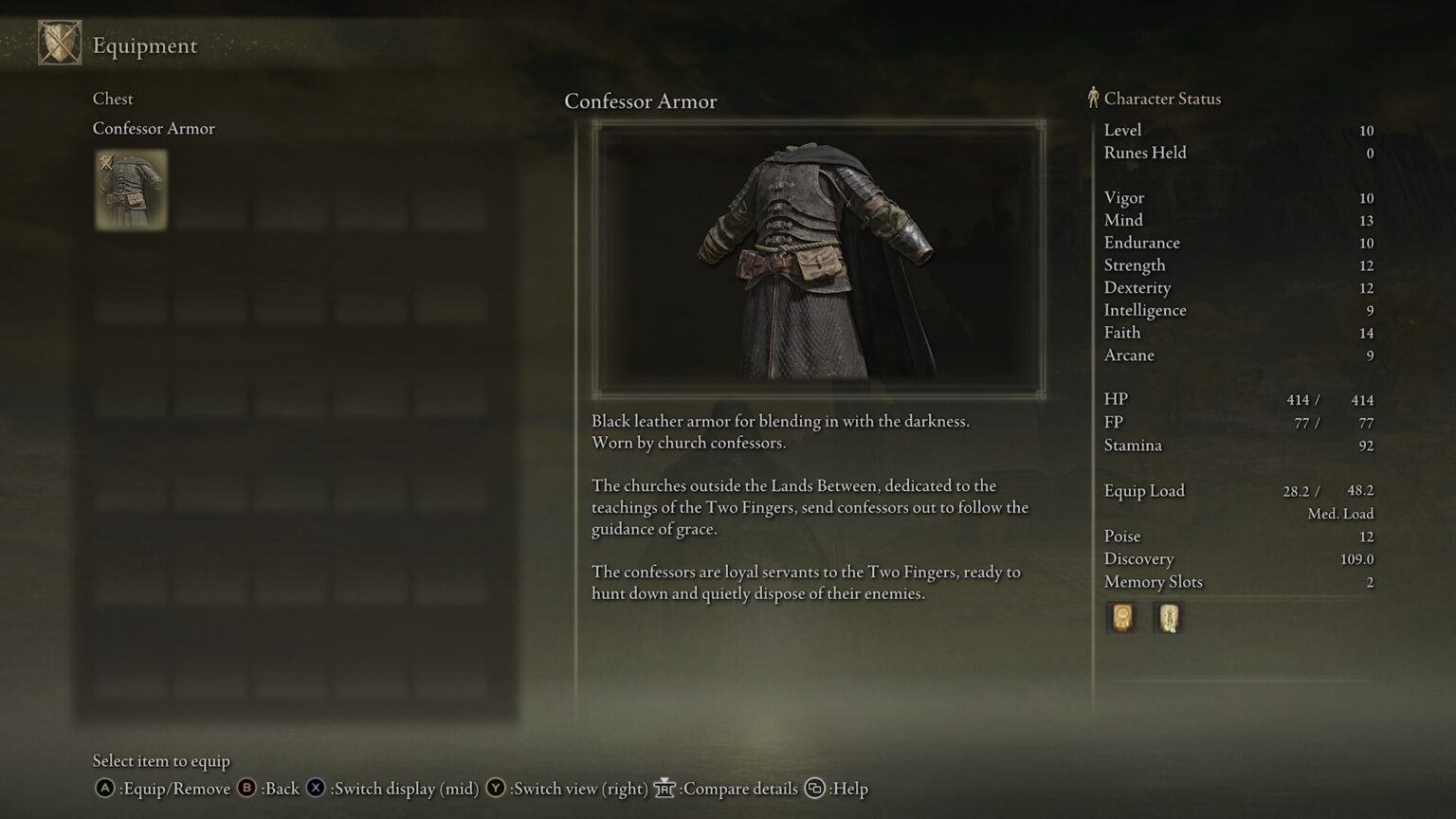The width and height of the screenshot is (1456, 819).
Task: Click the first memory slot spell icon
Action: point(1122,617)
